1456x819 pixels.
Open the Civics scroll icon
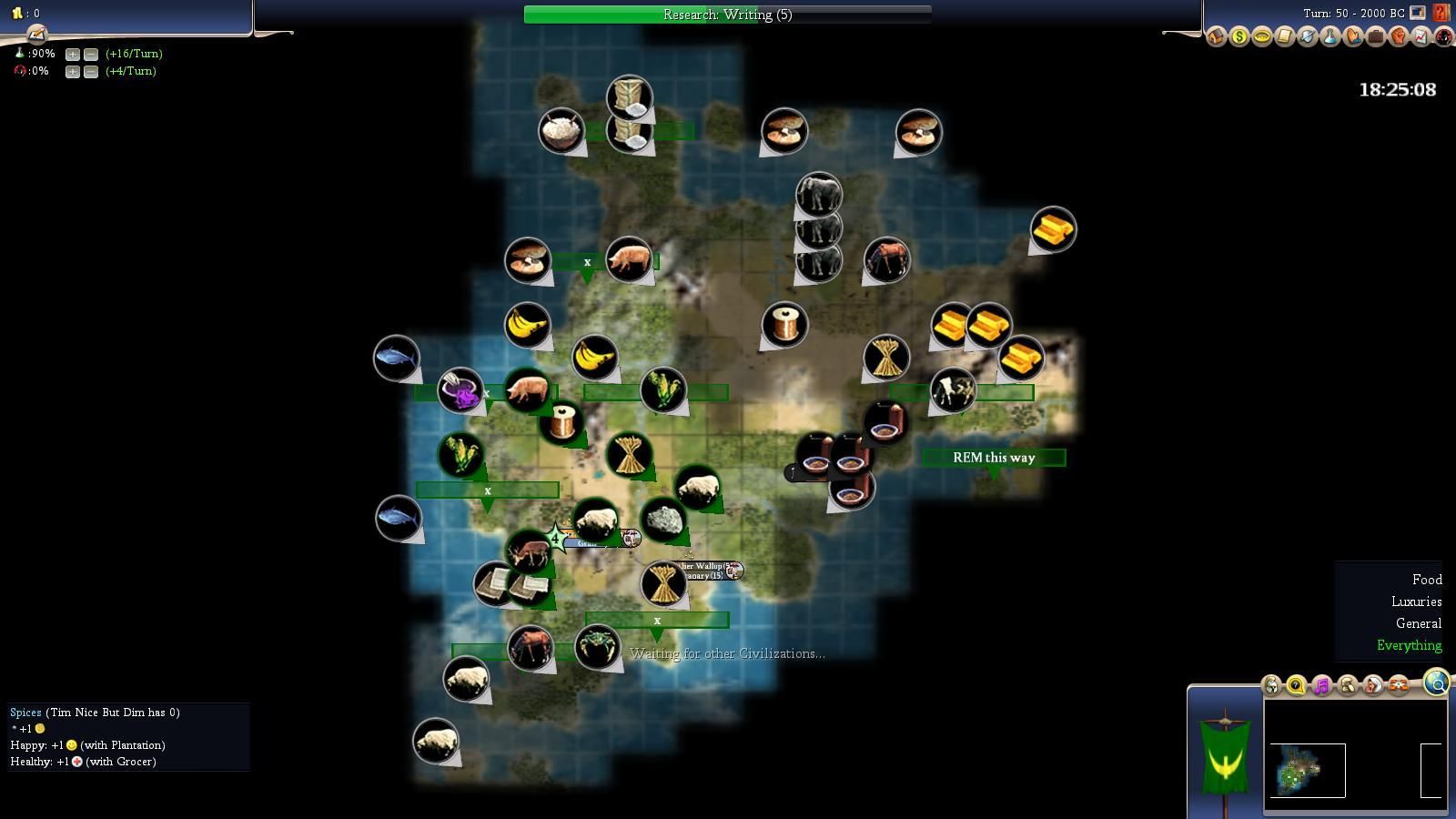coord(1284,37)
